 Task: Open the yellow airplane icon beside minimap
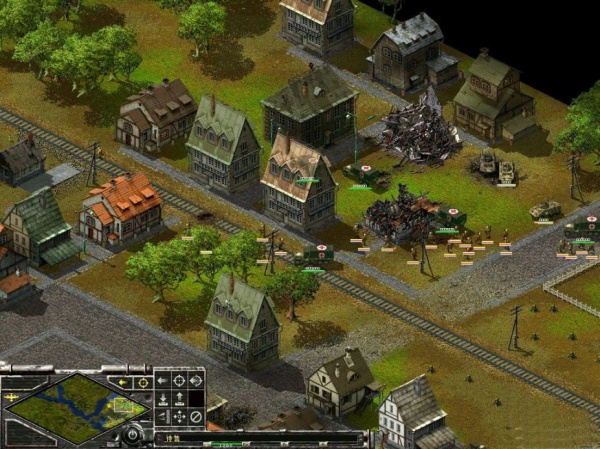[9, 395]
